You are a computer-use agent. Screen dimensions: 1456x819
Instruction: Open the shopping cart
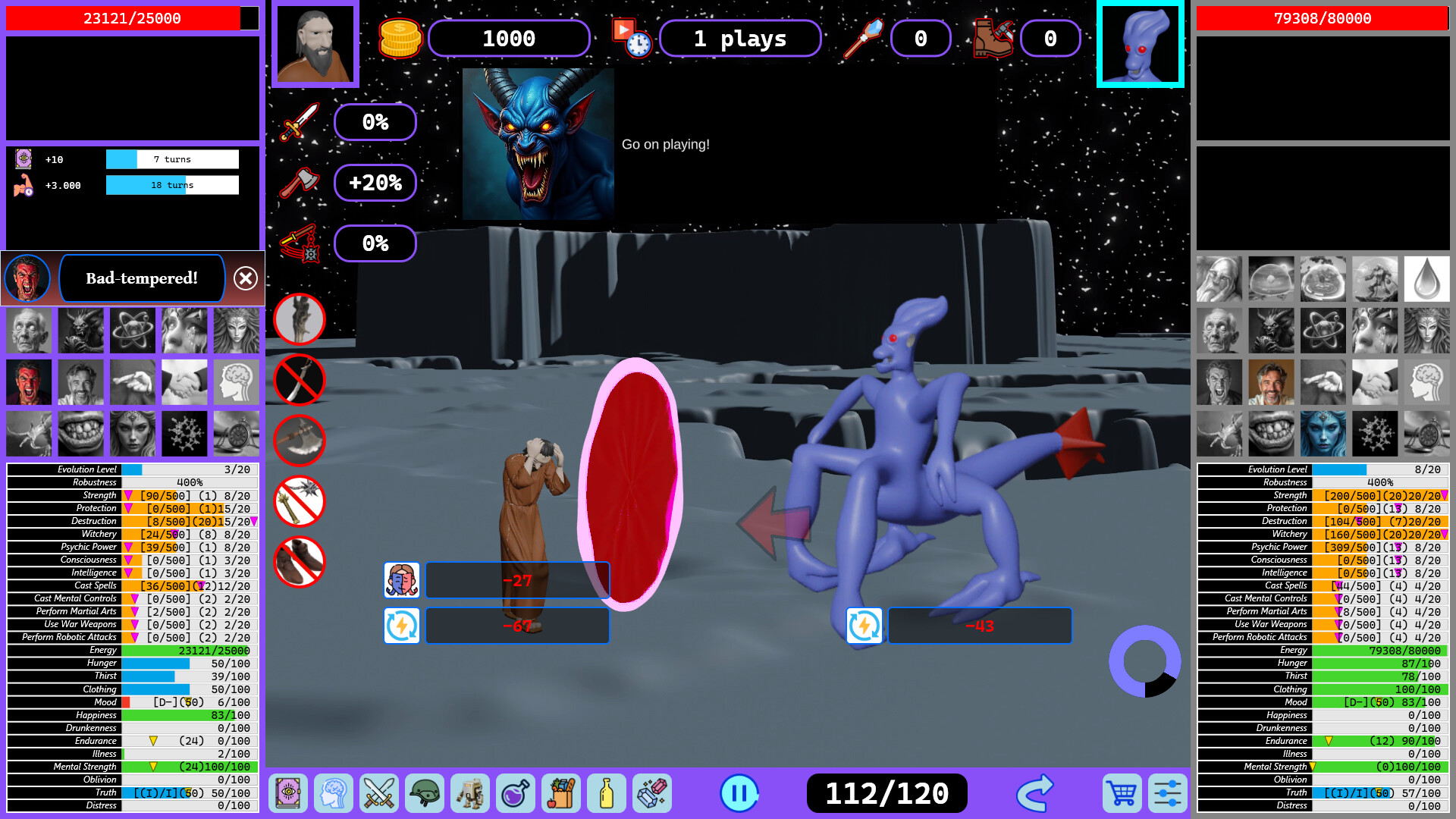[x=1121, y=793]
